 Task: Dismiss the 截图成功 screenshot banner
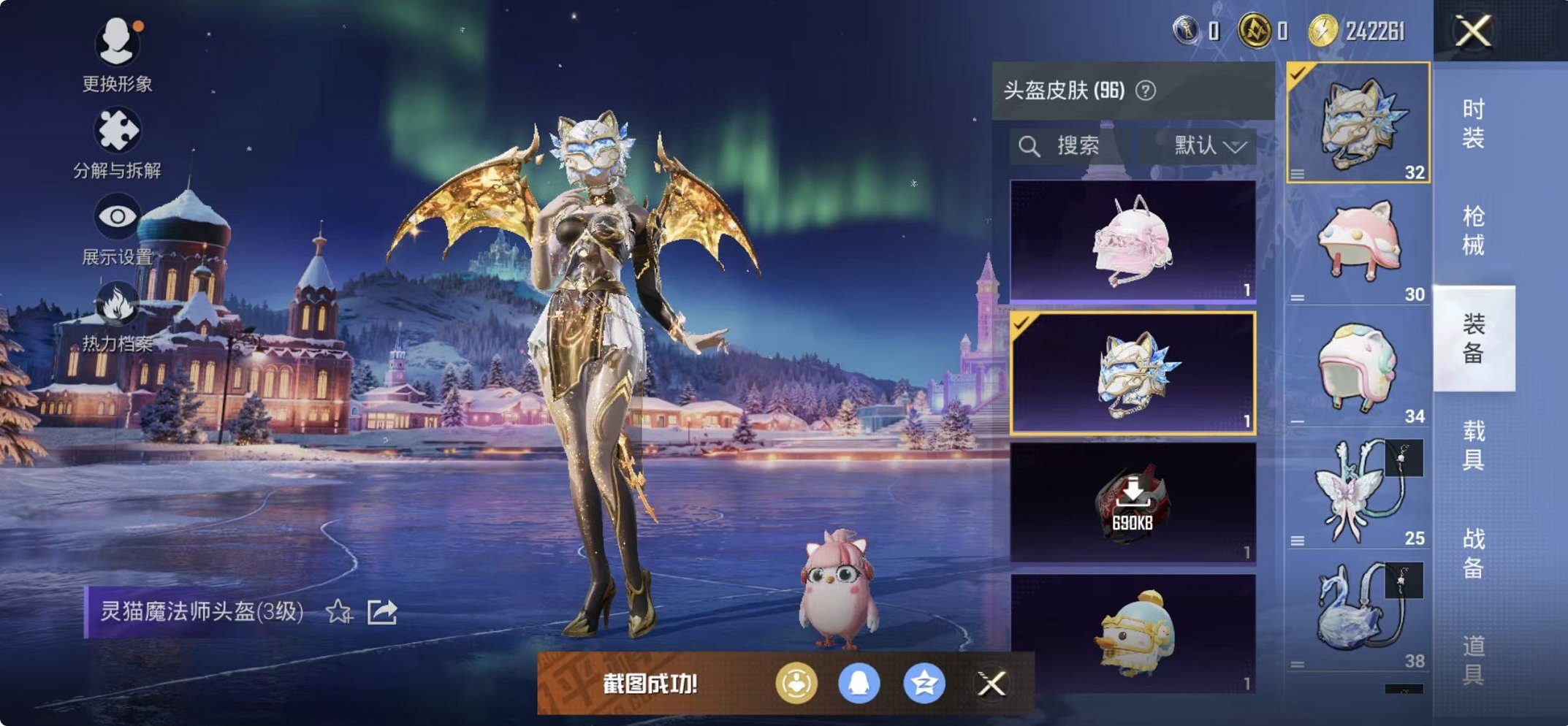991,684
